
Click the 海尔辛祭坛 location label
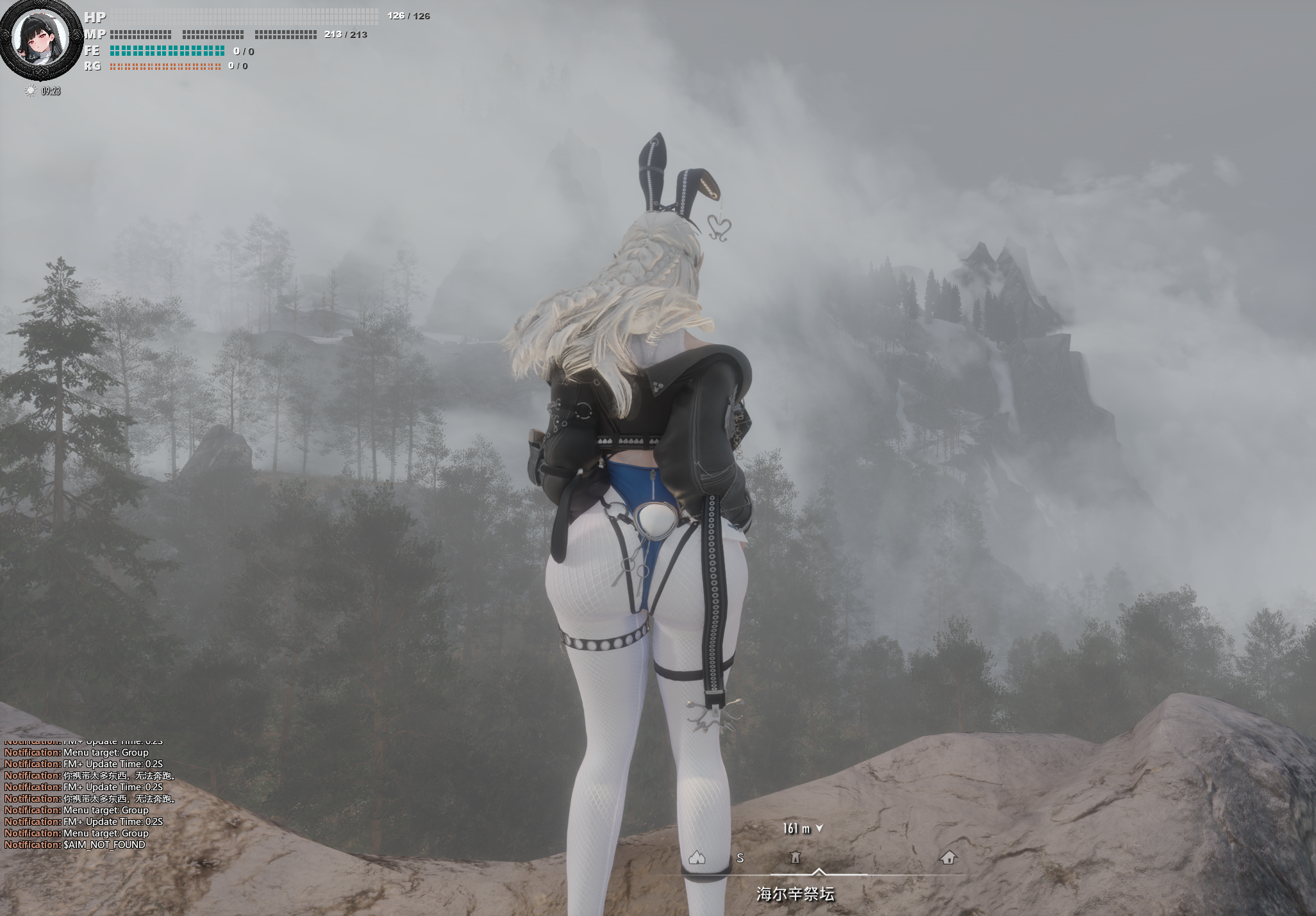pyautogui.click(x=795, y=894)
